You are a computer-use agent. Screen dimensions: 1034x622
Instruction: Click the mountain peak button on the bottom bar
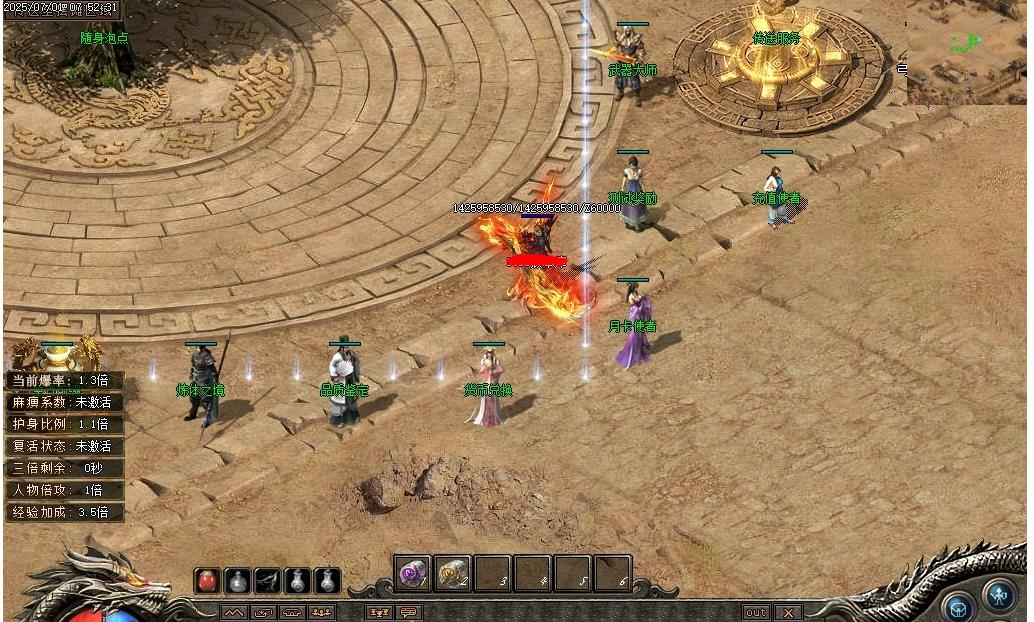point(233,612)
